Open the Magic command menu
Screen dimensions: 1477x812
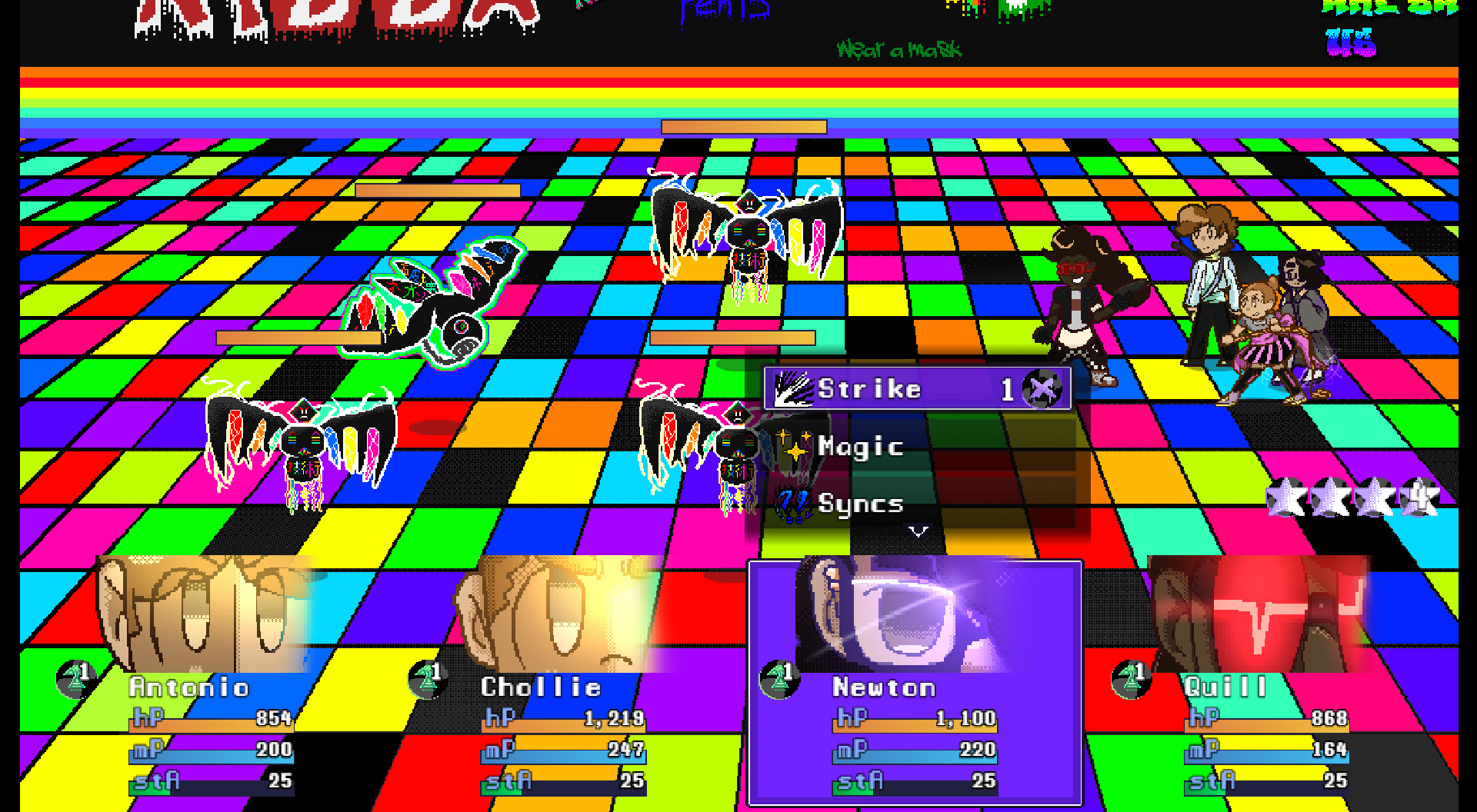click(x=862, y=446)
